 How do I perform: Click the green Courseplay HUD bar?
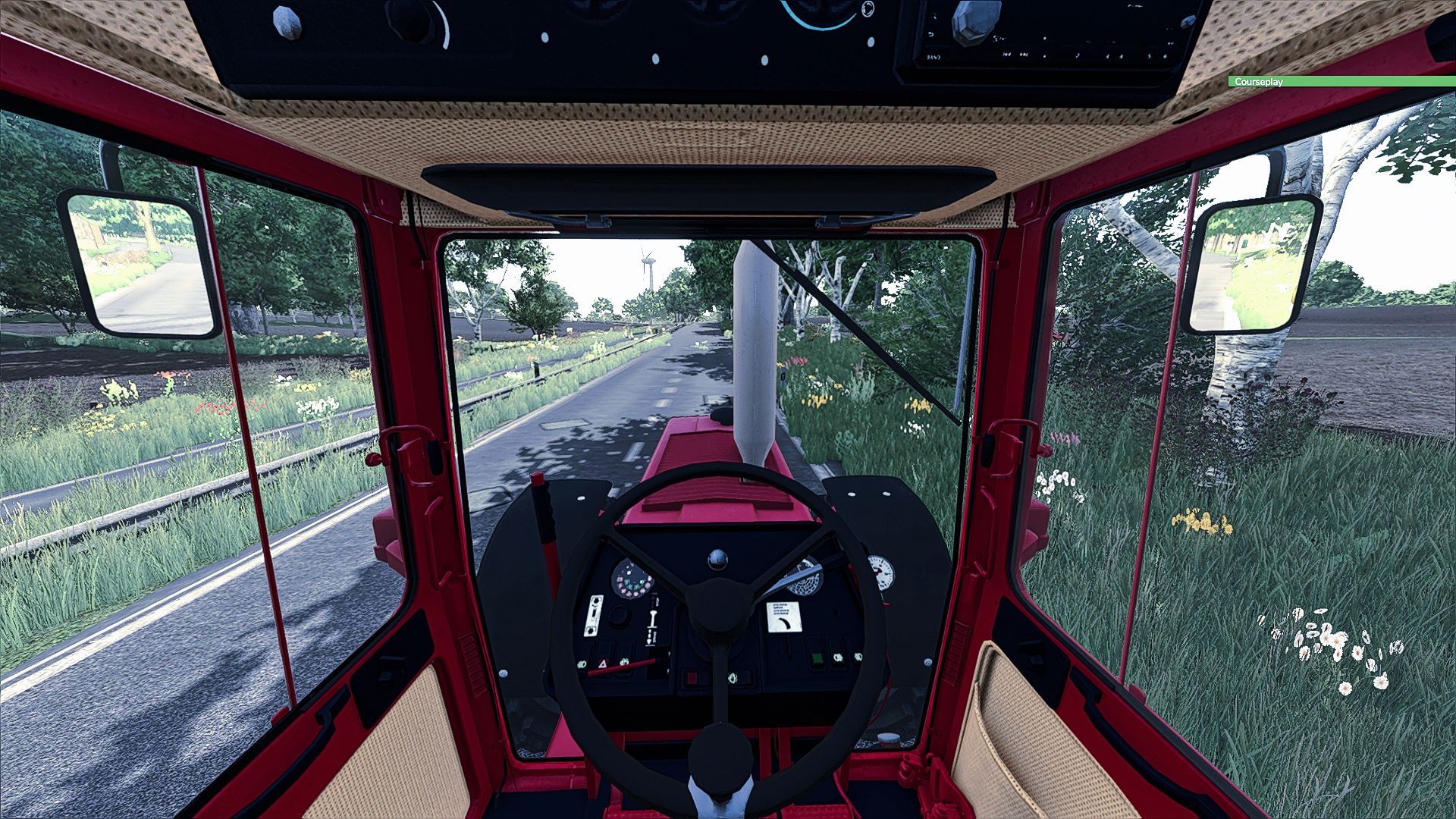(x=1341, y=81)
